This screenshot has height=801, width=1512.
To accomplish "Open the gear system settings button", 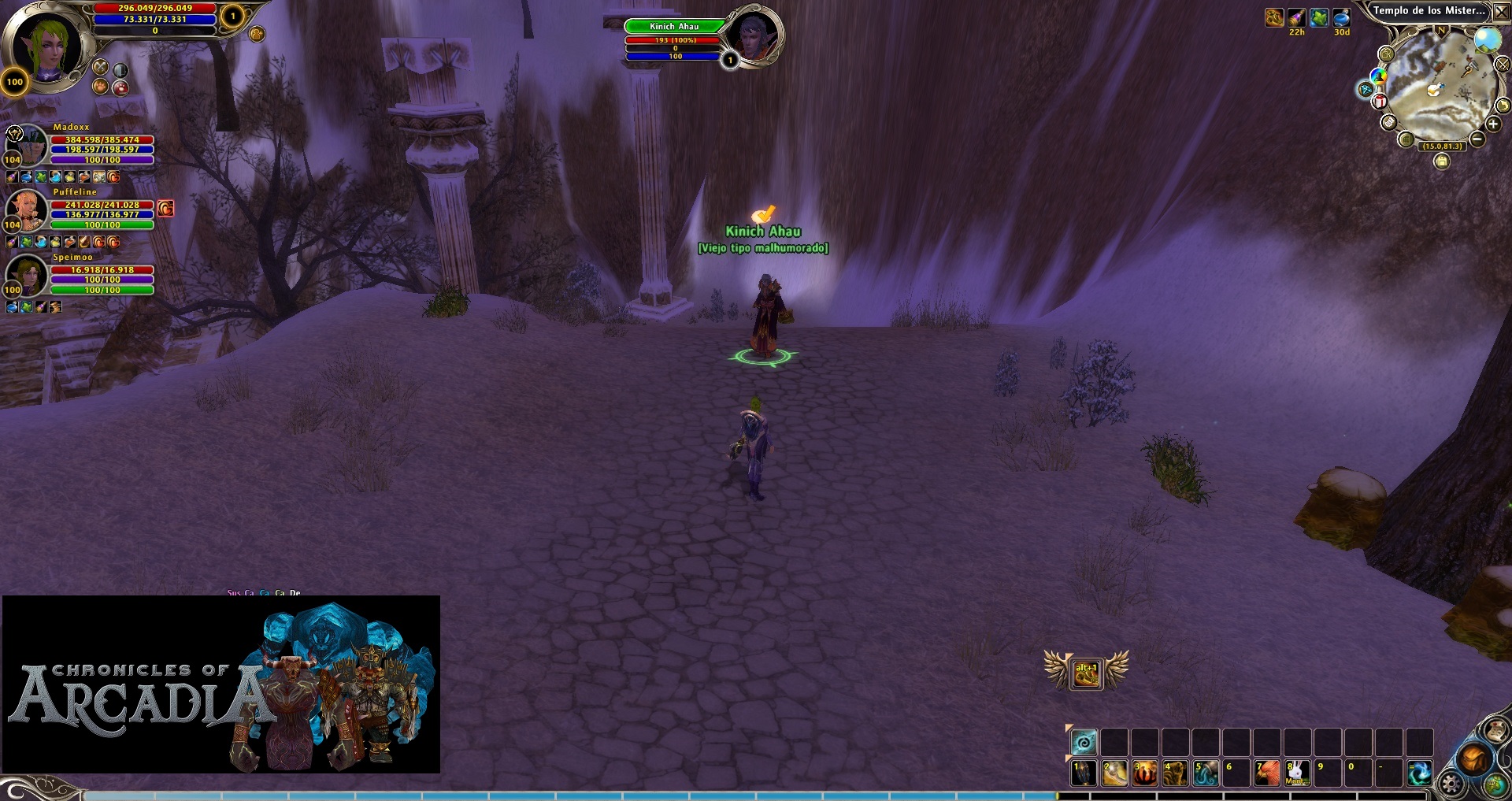I will pyautogui.click(x=1451, y=784).
